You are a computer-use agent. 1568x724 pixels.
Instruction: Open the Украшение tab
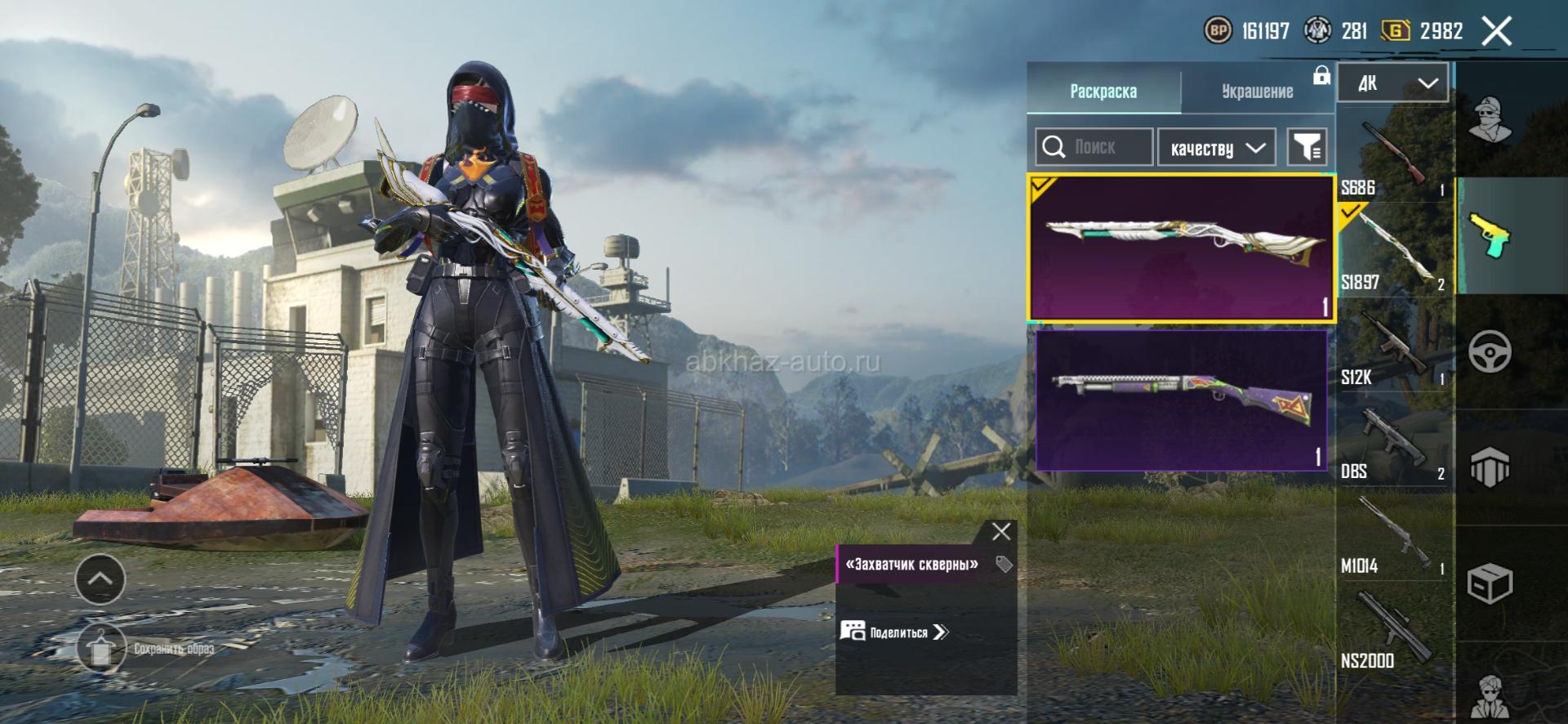1257,91
